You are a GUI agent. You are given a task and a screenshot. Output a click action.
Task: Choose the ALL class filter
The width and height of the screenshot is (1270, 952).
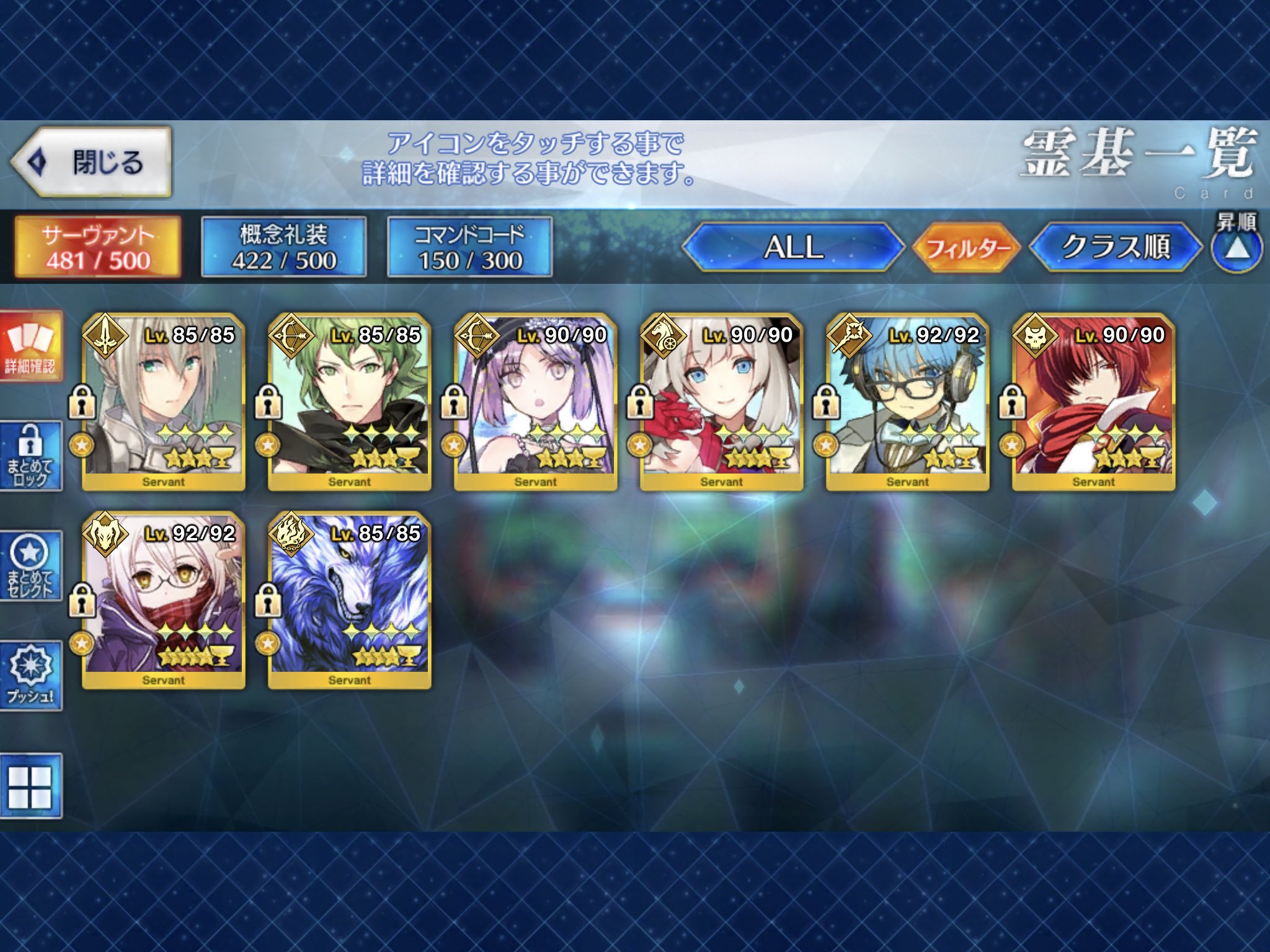click(793, 247)
